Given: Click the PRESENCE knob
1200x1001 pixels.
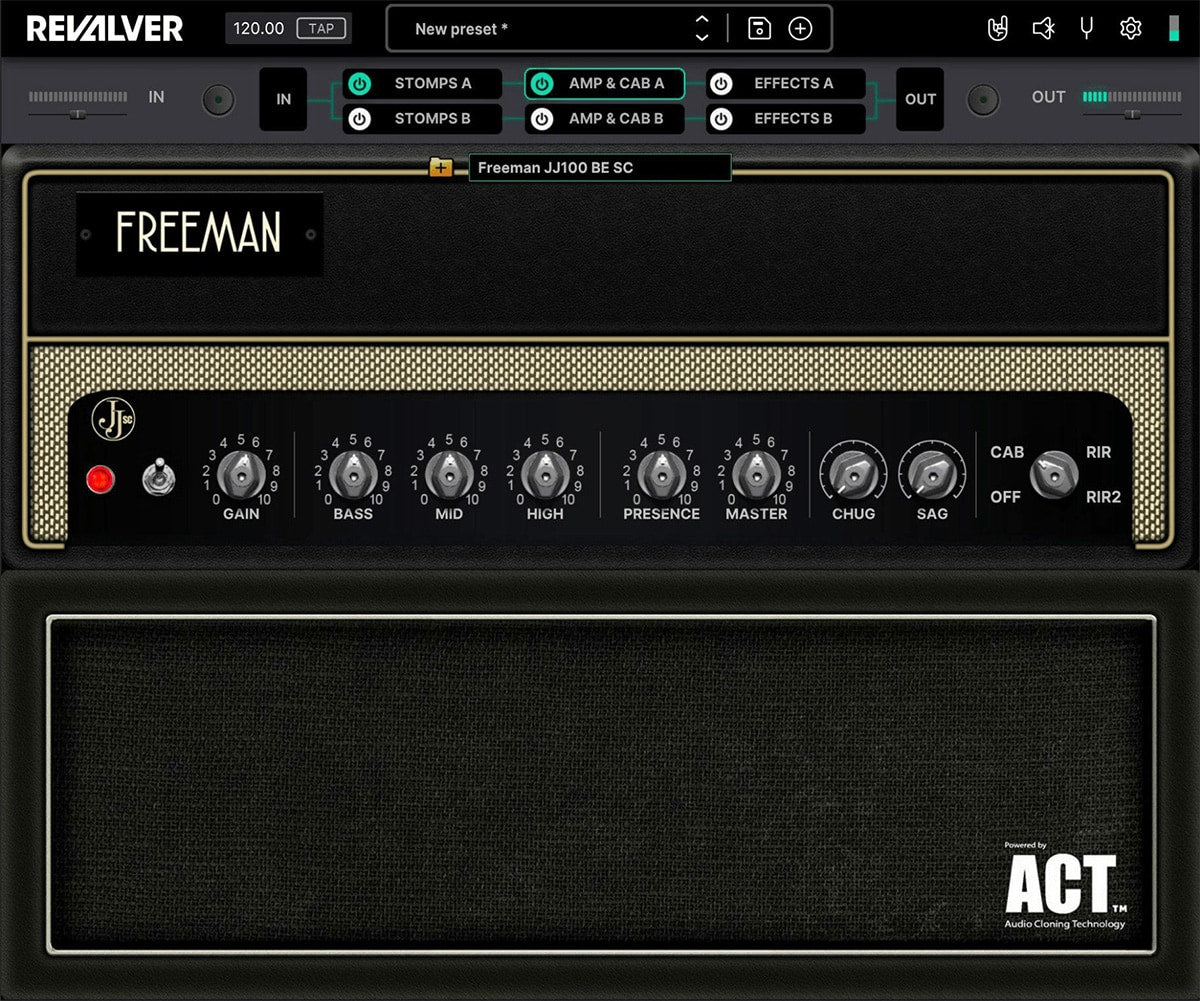Looking at the screenshot, I should coord(660,474).
